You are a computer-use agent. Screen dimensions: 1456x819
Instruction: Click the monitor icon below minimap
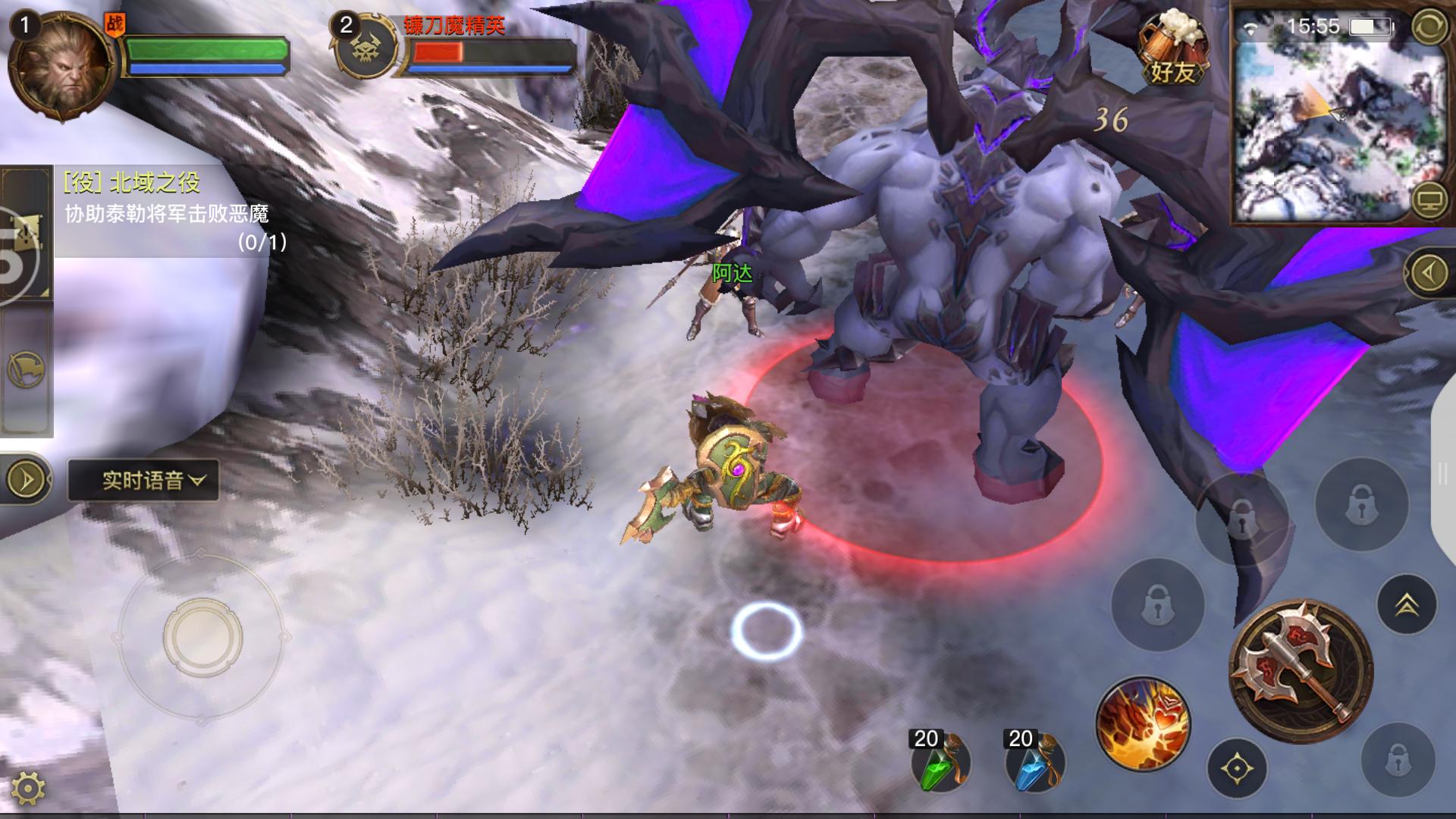pos(1429,199)
